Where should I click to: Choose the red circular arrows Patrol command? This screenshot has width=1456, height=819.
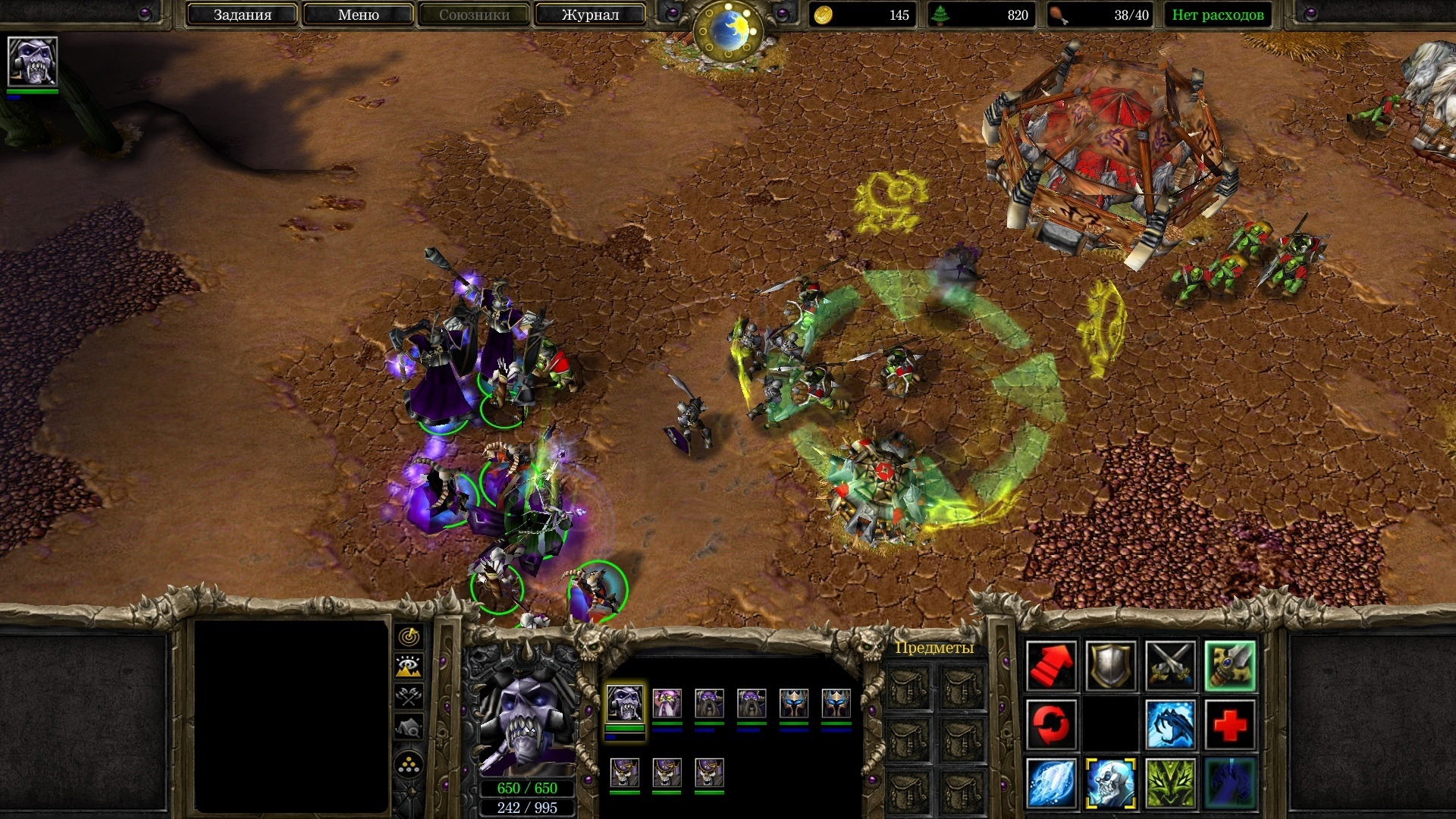point(1051,724)
